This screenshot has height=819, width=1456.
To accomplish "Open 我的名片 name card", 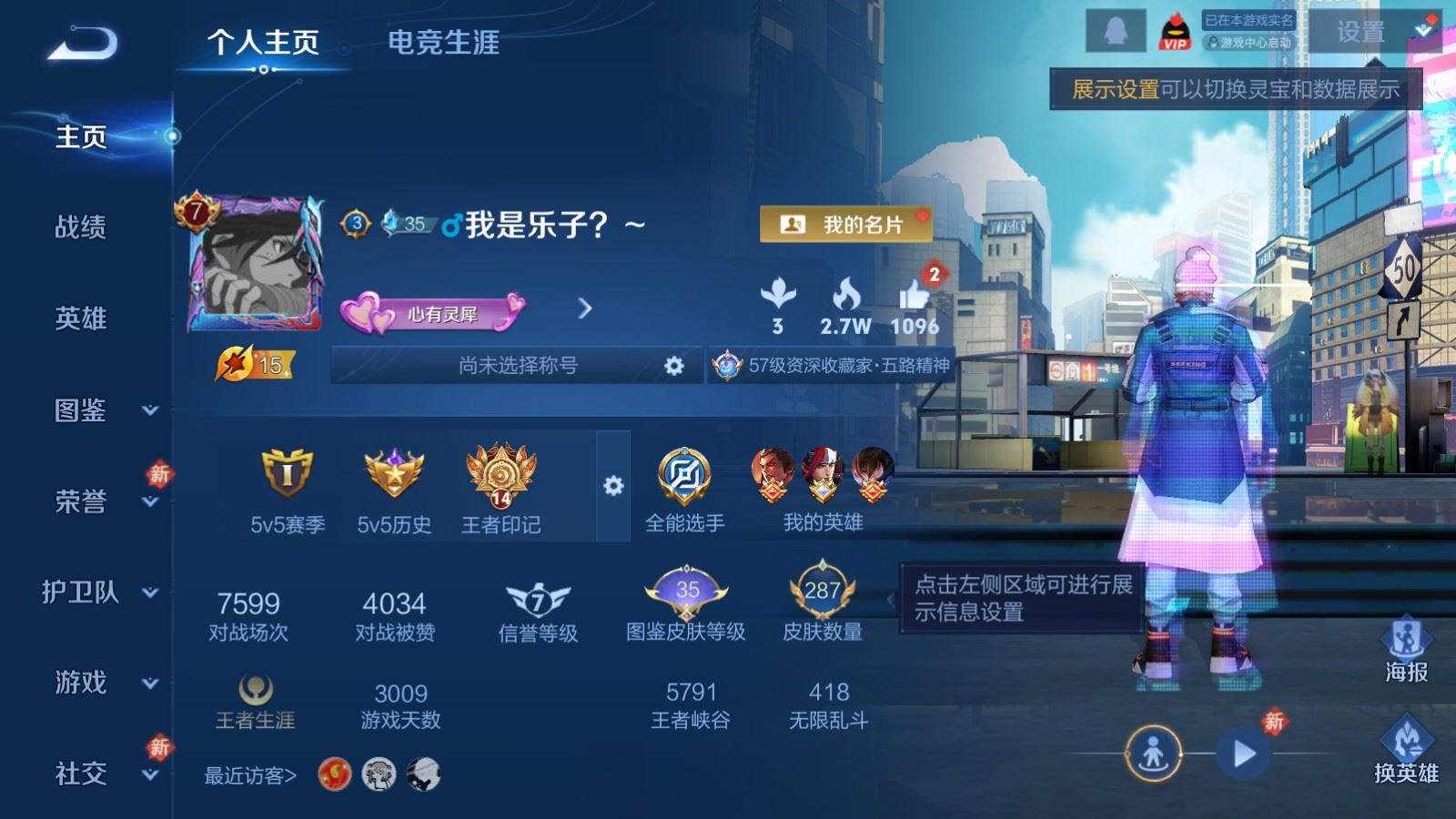I will pyautogui.click(x=846, y=222).
